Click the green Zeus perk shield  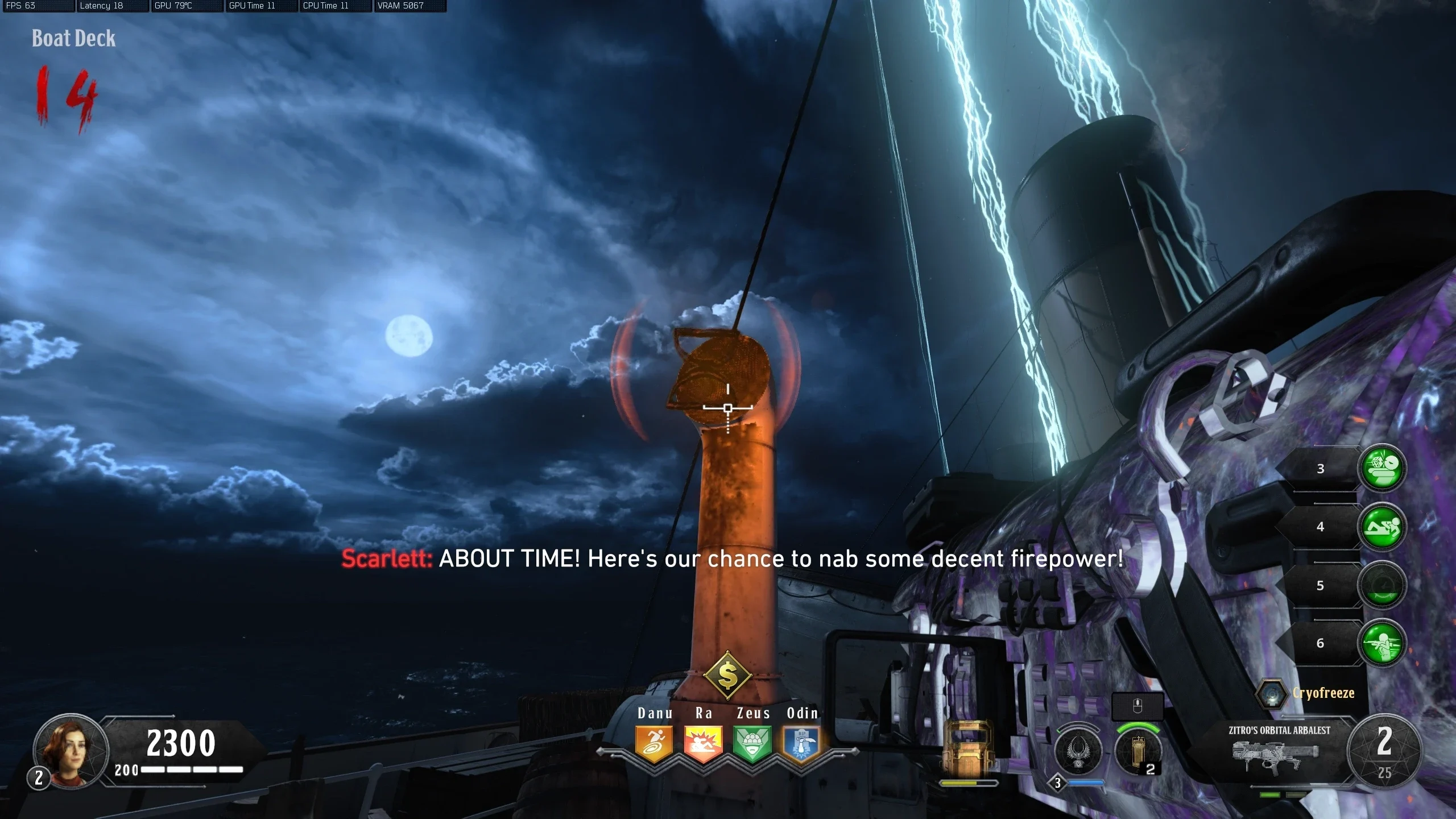752,743
